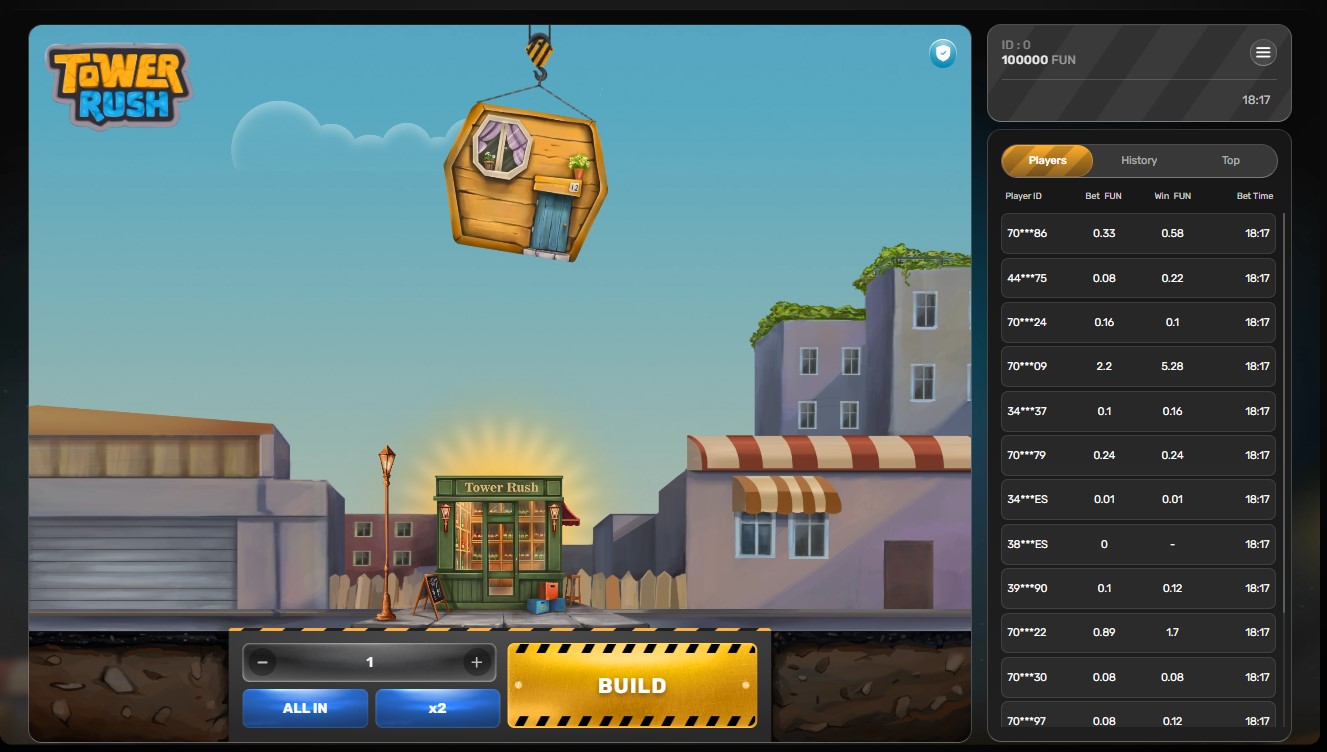Select player row 70***86

1138,233
